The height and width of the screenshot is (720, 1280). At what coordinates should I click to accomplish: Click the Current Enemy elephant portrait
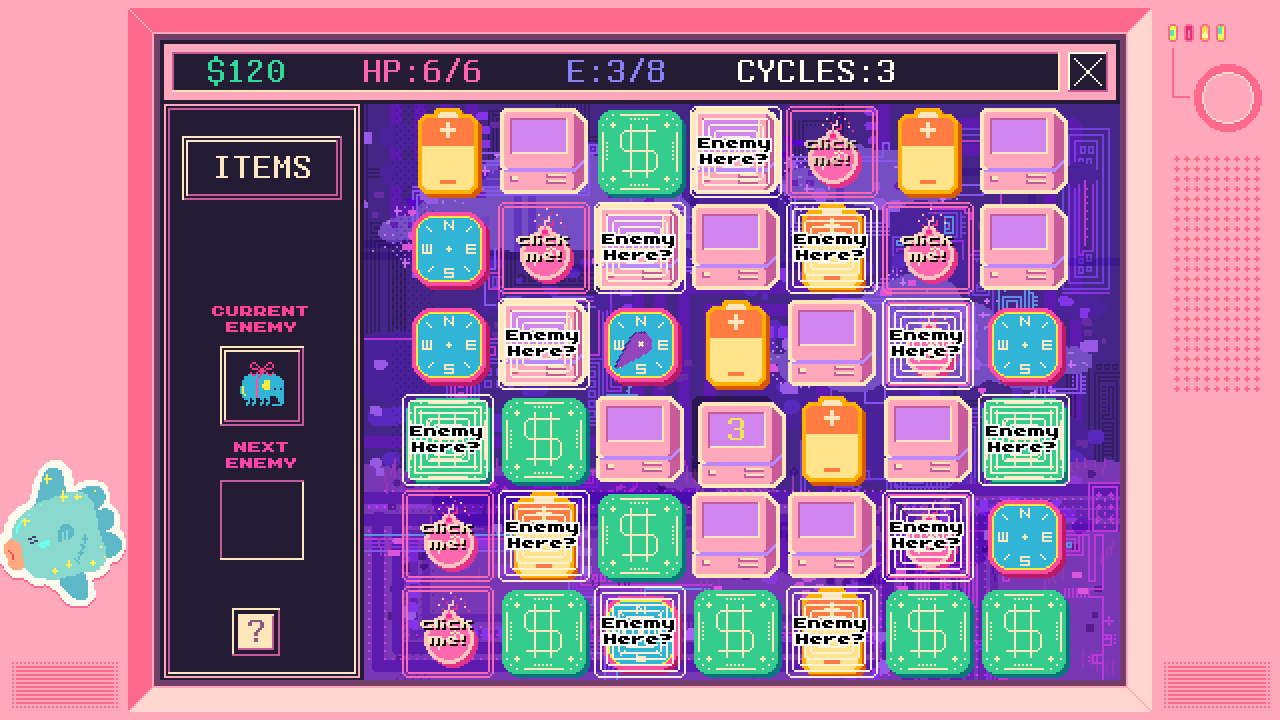[x=261, y=385]
